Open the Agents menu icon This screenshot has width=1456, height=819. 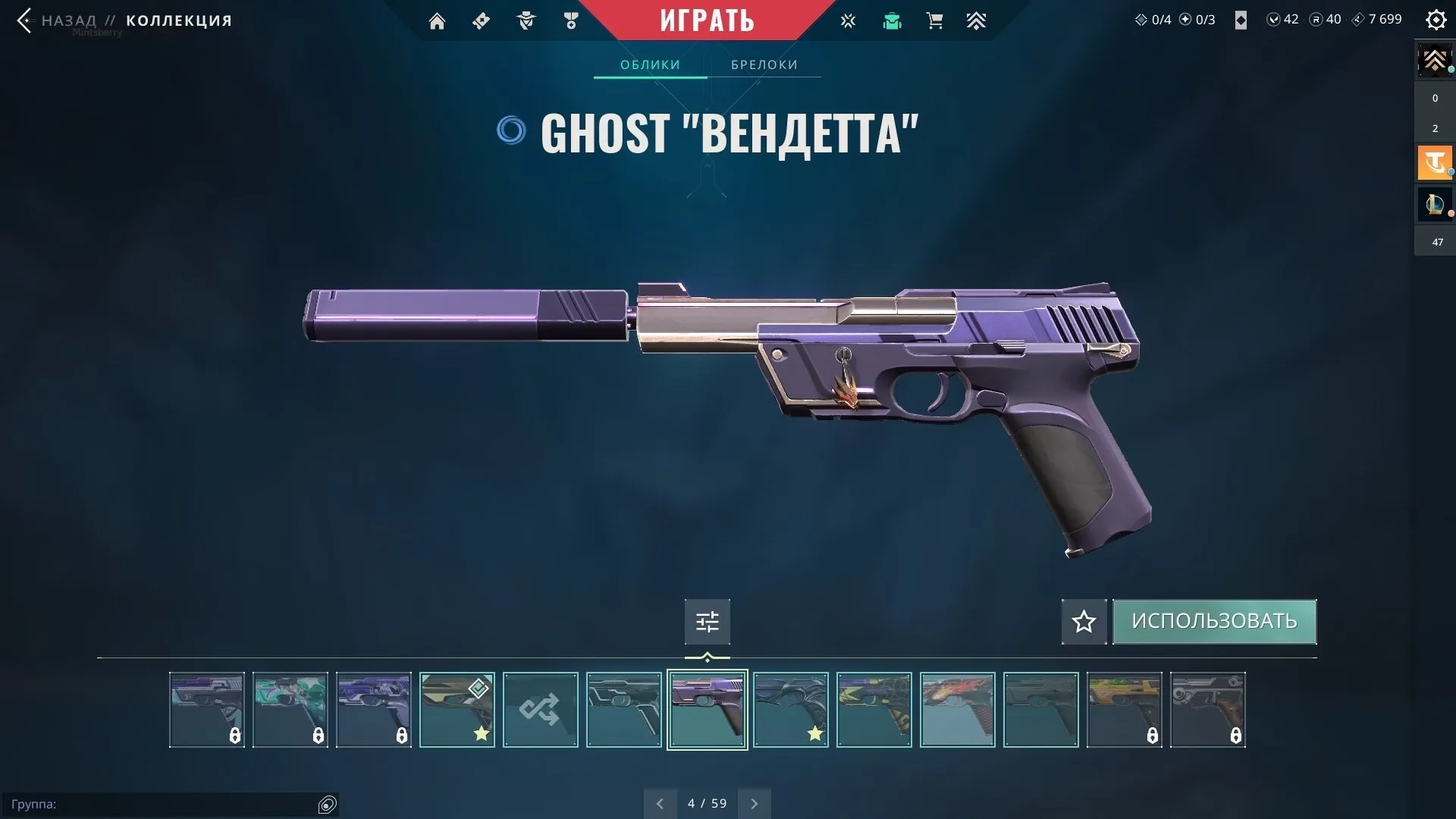[526, 20]
